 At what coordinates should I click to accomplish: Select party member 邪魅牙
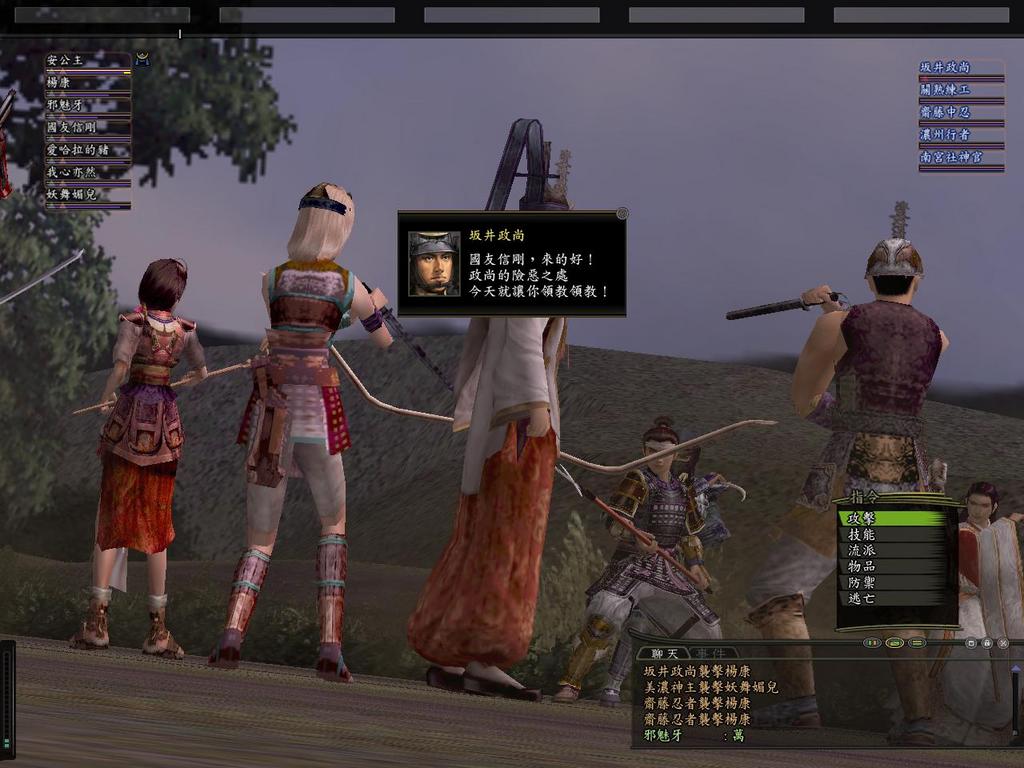click(x=87, y=105)
